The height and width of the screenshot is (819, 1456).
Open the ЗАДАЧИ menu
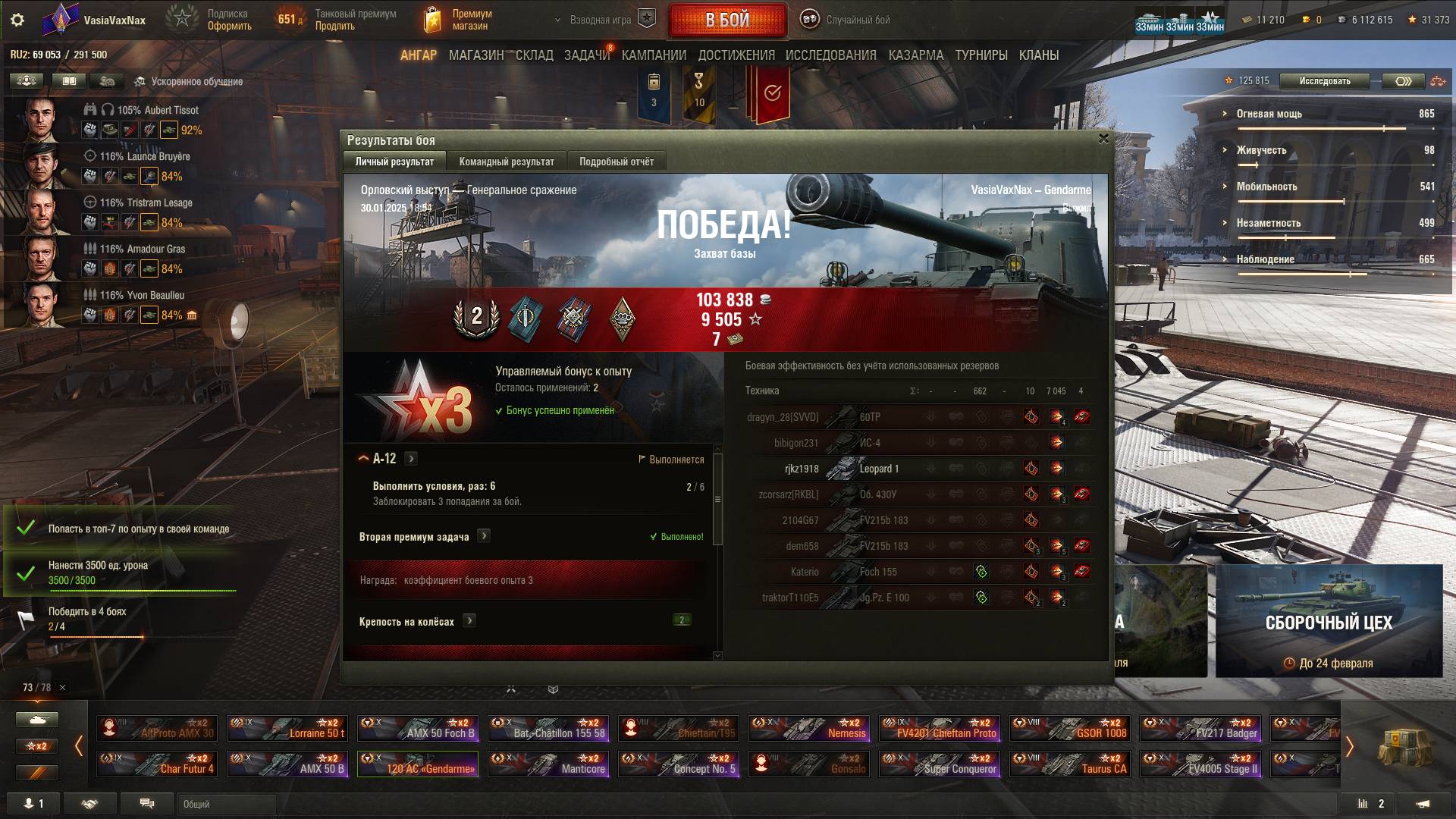point(586,55)
